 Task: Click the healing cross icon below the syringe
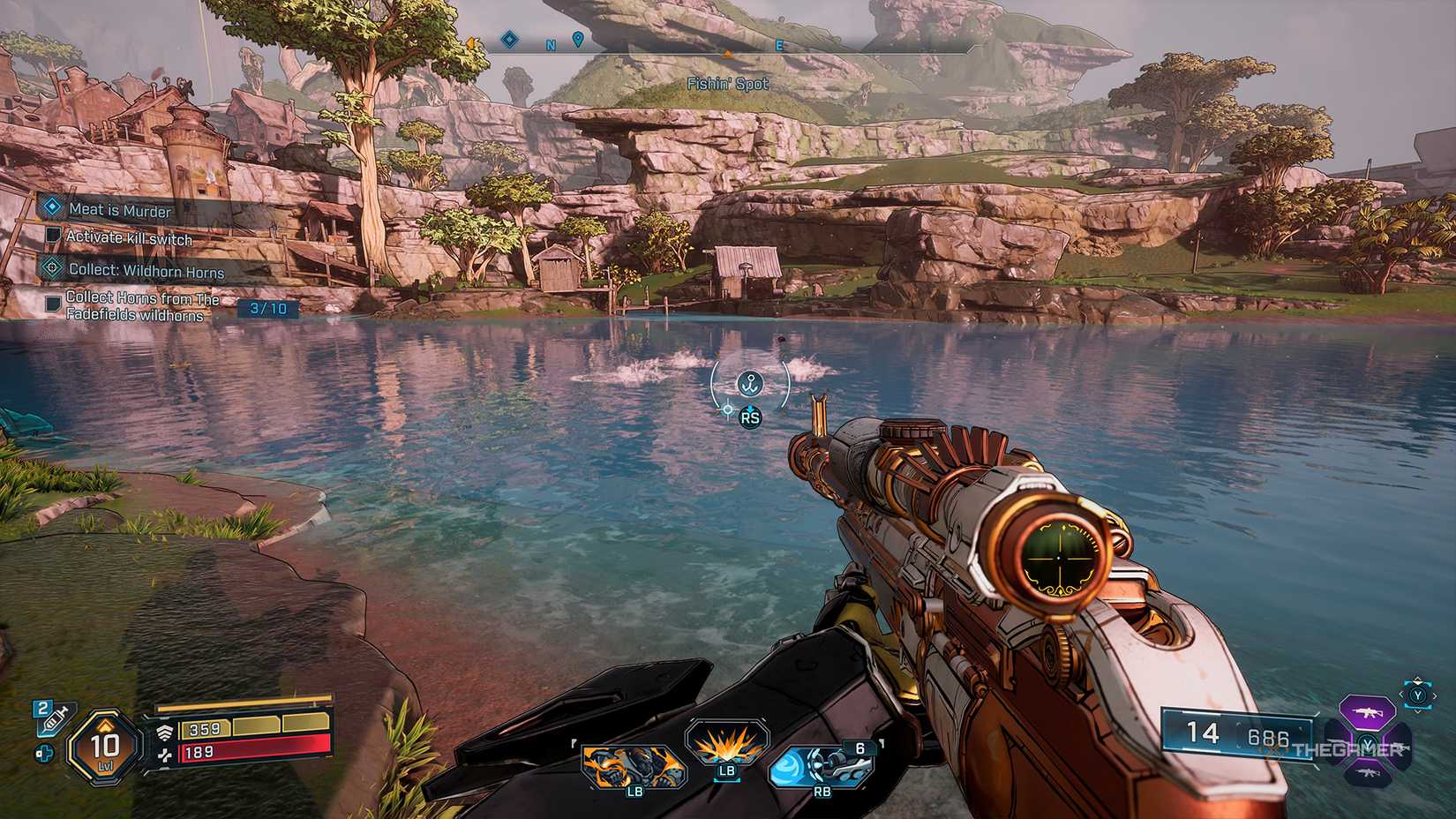click(x=44, y=753)
